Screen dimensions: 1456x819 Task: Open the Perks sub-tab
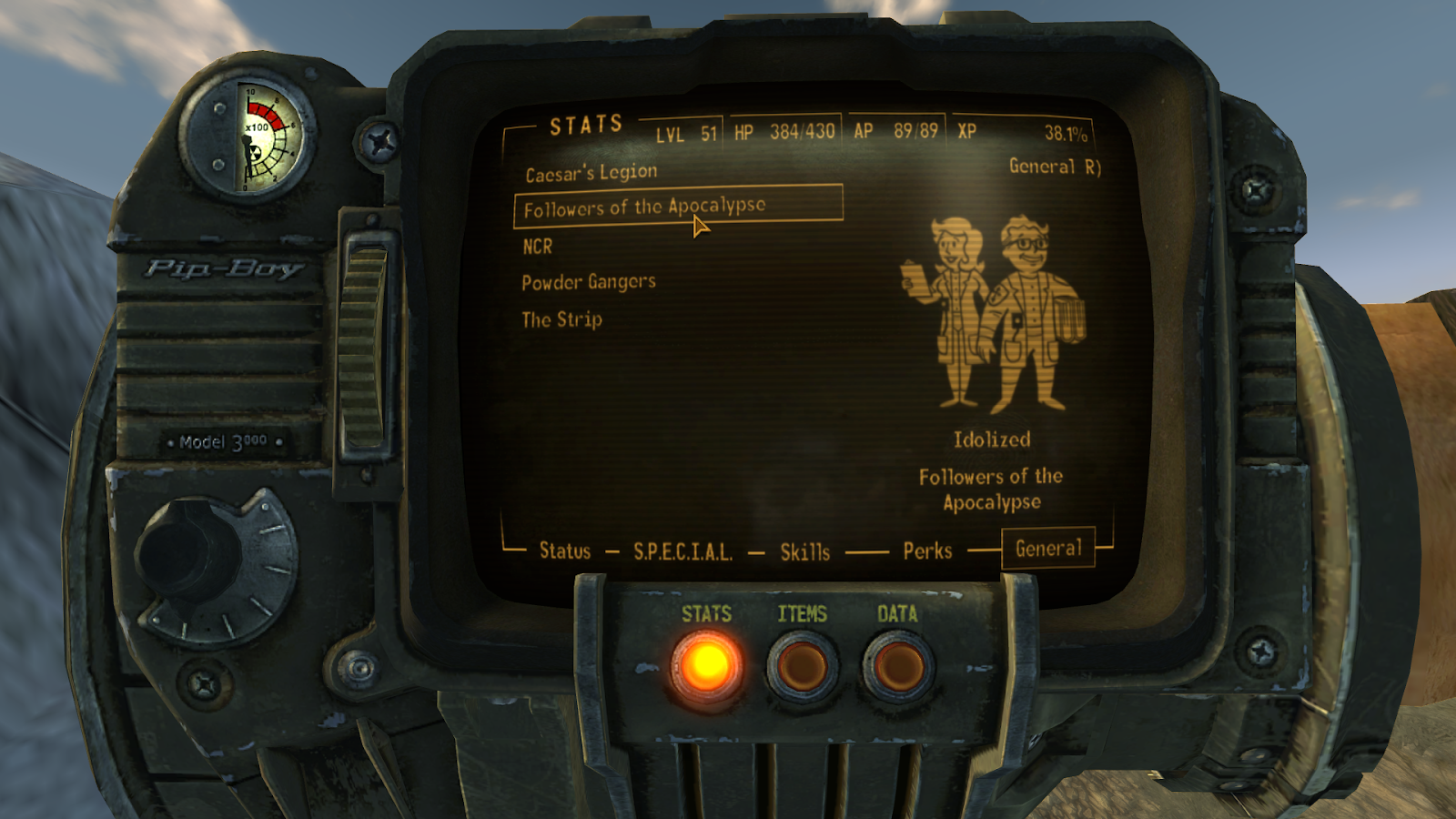tap(927, 551)
